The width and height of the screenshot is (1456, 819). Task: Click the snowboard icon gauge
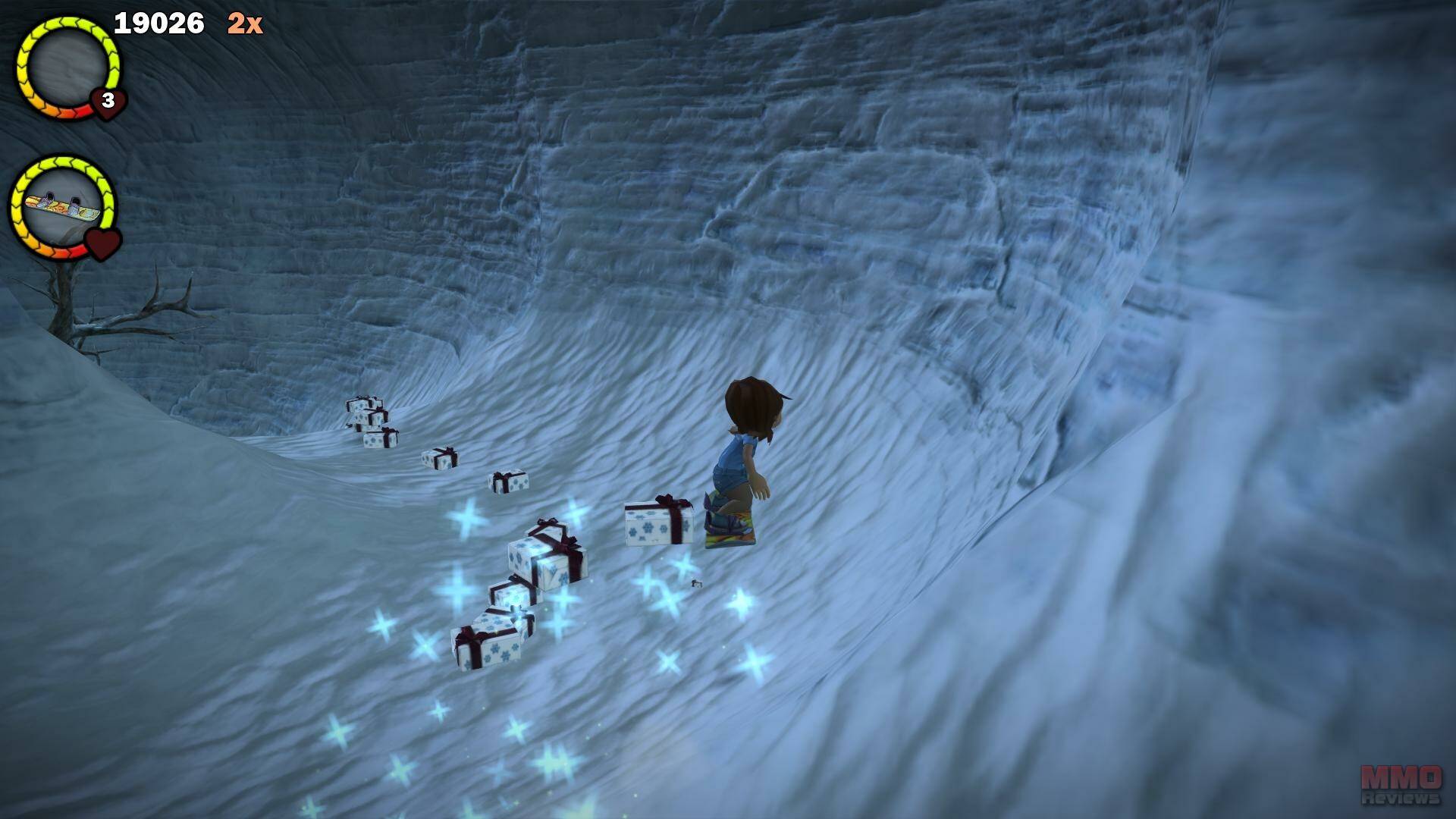pyautogui.click(x=63, y=206)
